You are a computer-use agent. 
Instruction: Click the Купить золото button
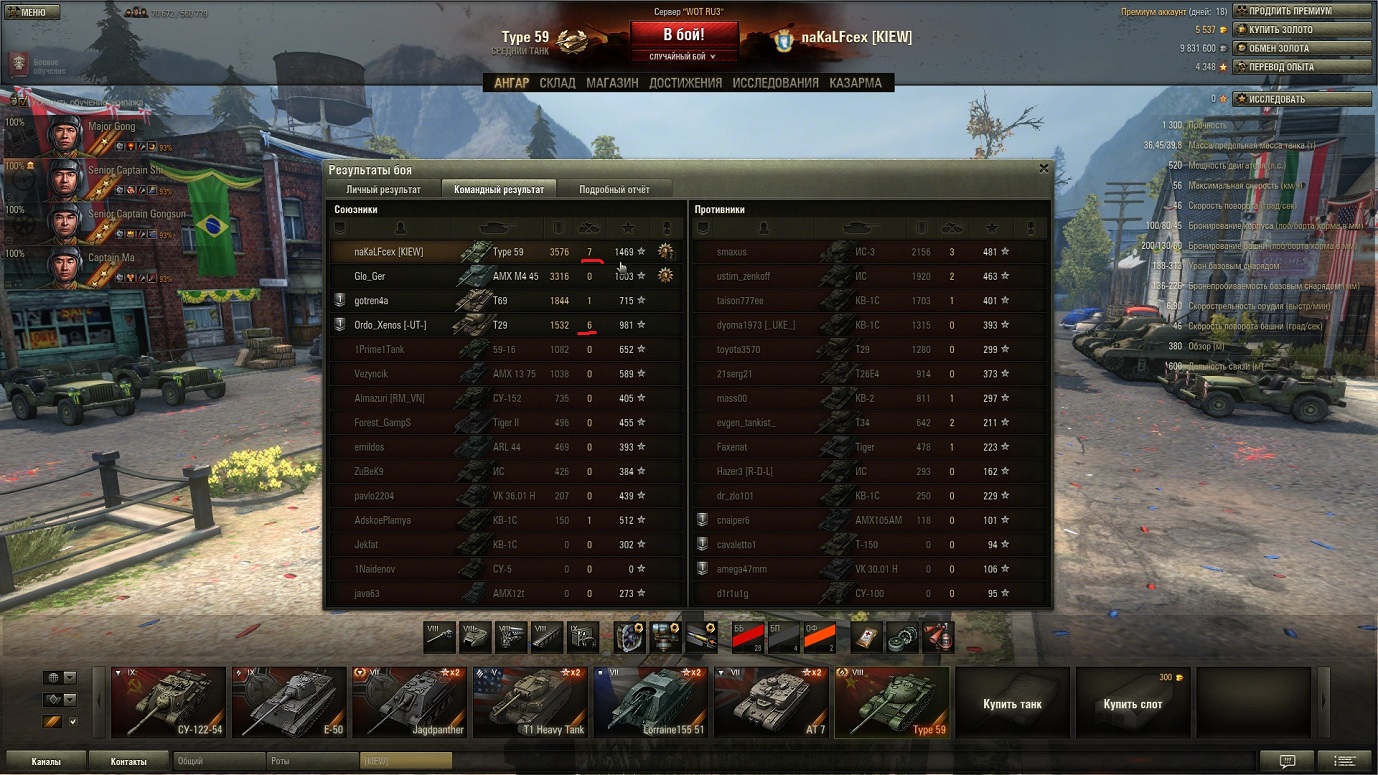tap(1302, 30)
